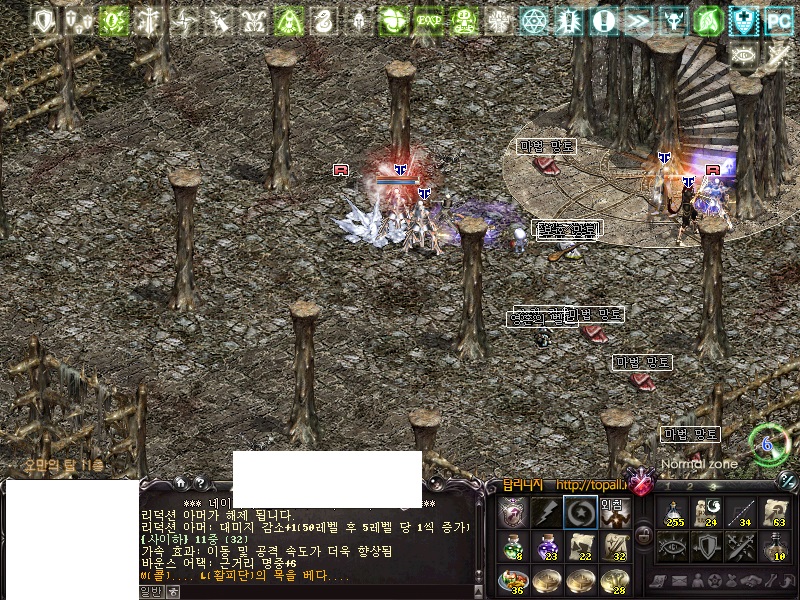The height and width of the screenshot is (600, 800).
Task: Click the PC buff icon
Action: [779, 20]
